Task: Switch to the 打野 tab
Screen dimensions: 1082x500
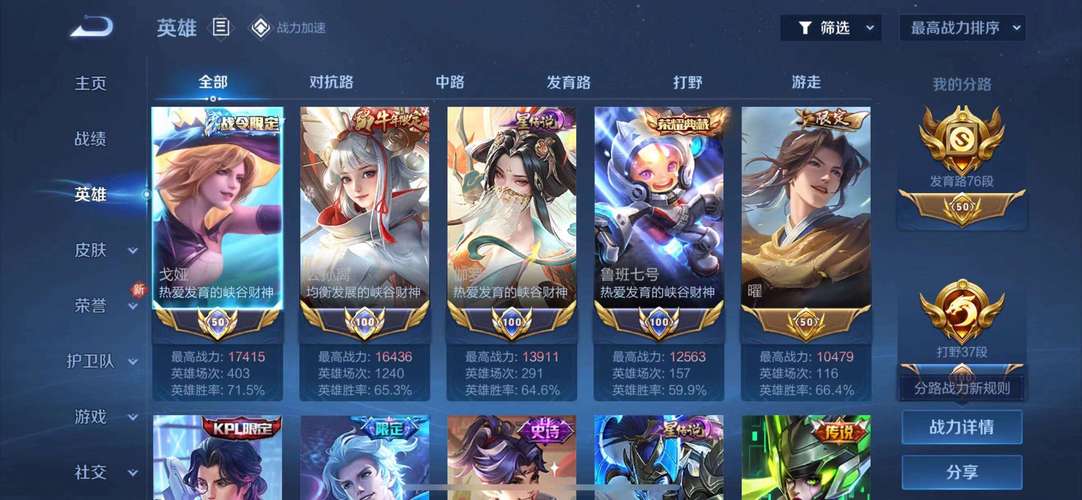Action: [x=687, y=82]
